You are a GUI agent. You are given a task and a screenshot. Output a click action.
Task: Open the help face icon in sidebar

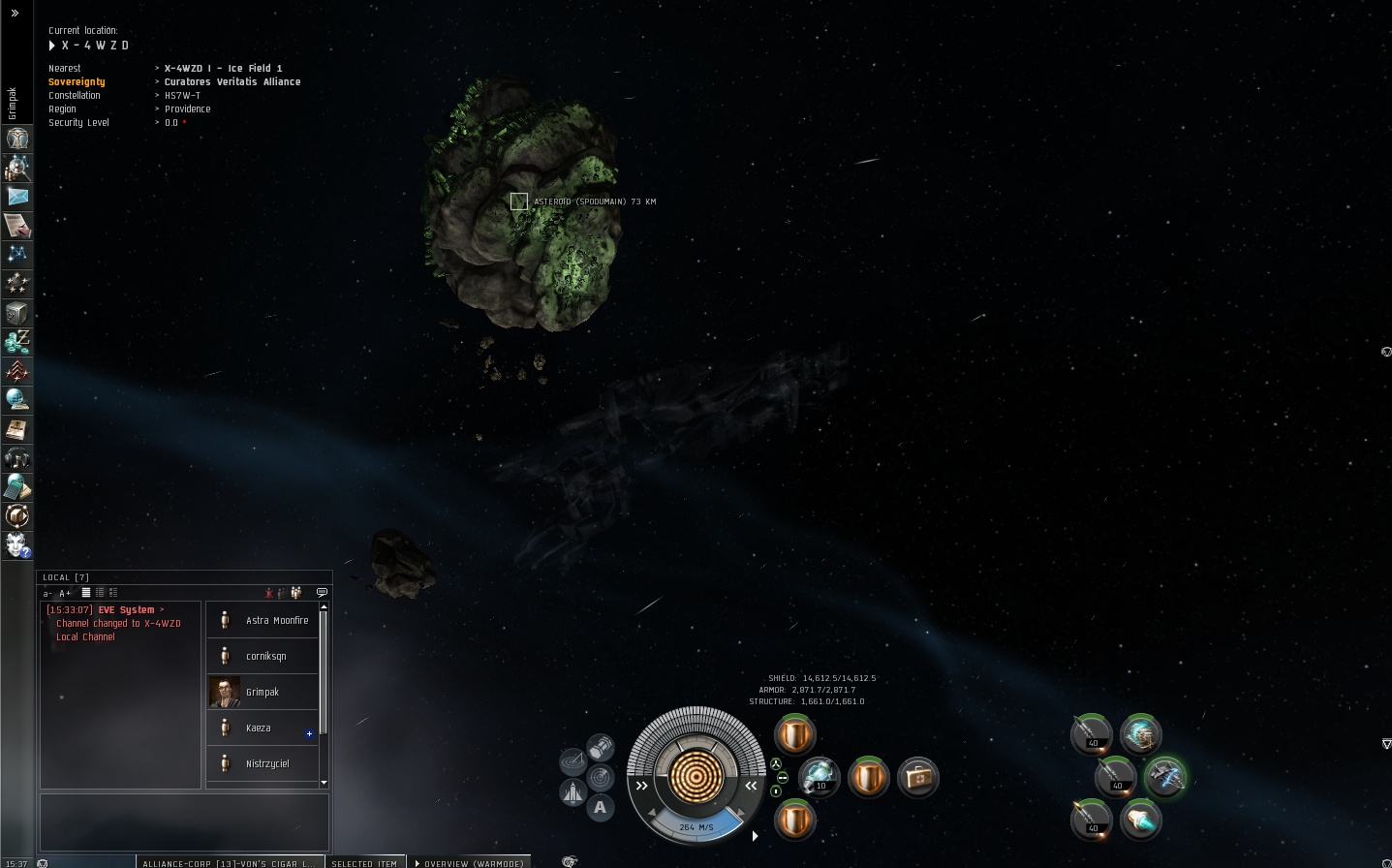[16, 545]
